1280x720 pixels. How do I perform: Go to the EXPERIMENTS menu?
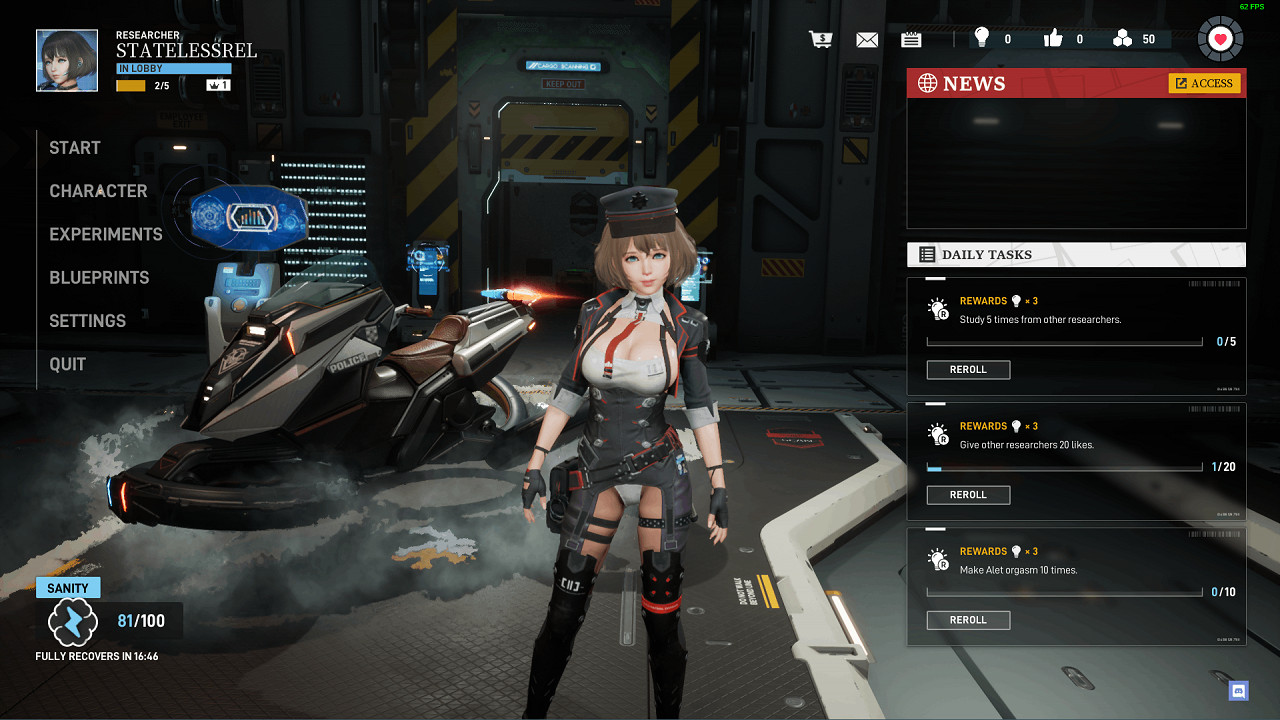(x=106, y=234)
